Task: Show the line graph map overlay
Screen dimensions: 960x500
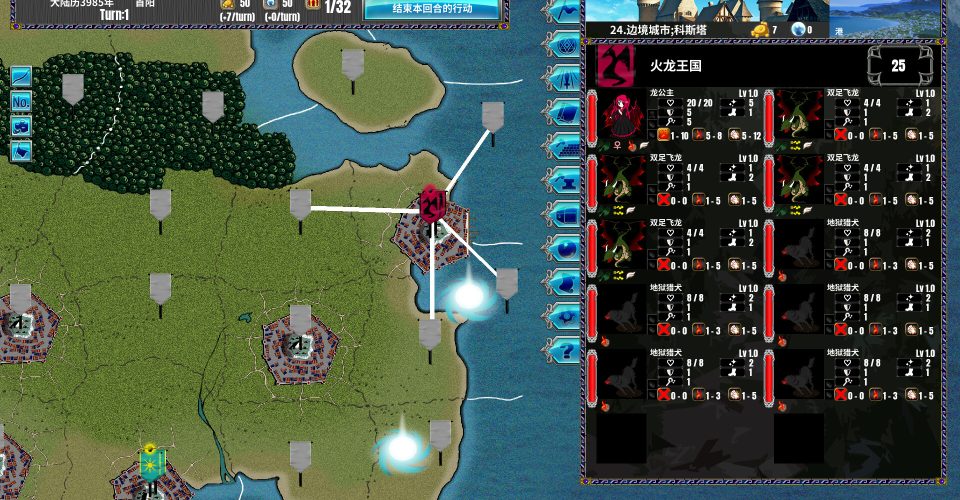Action: pos(21,76)
